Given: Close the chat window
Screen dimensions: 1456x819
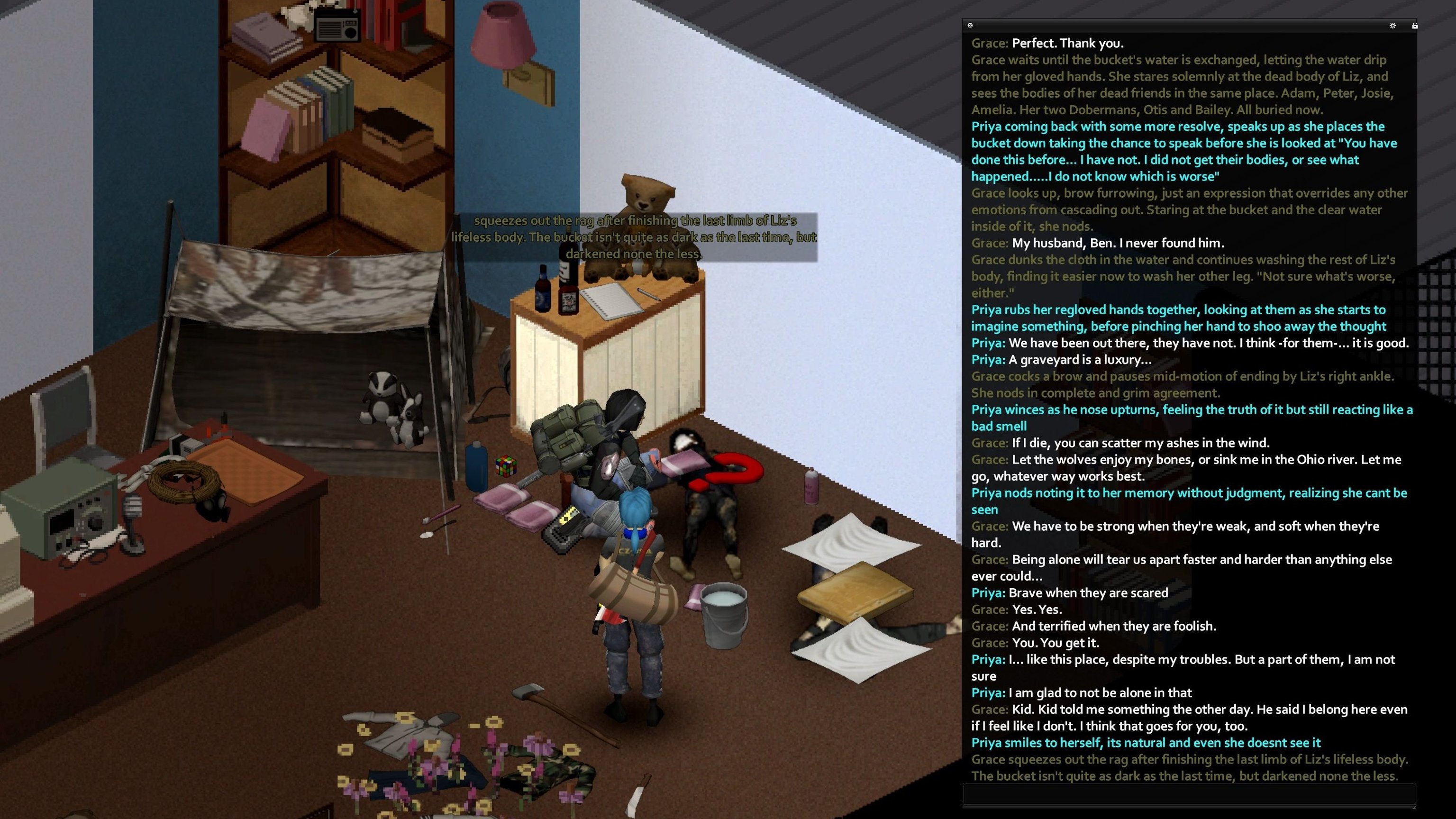Looking at the screenshot, I should point(970,26).
